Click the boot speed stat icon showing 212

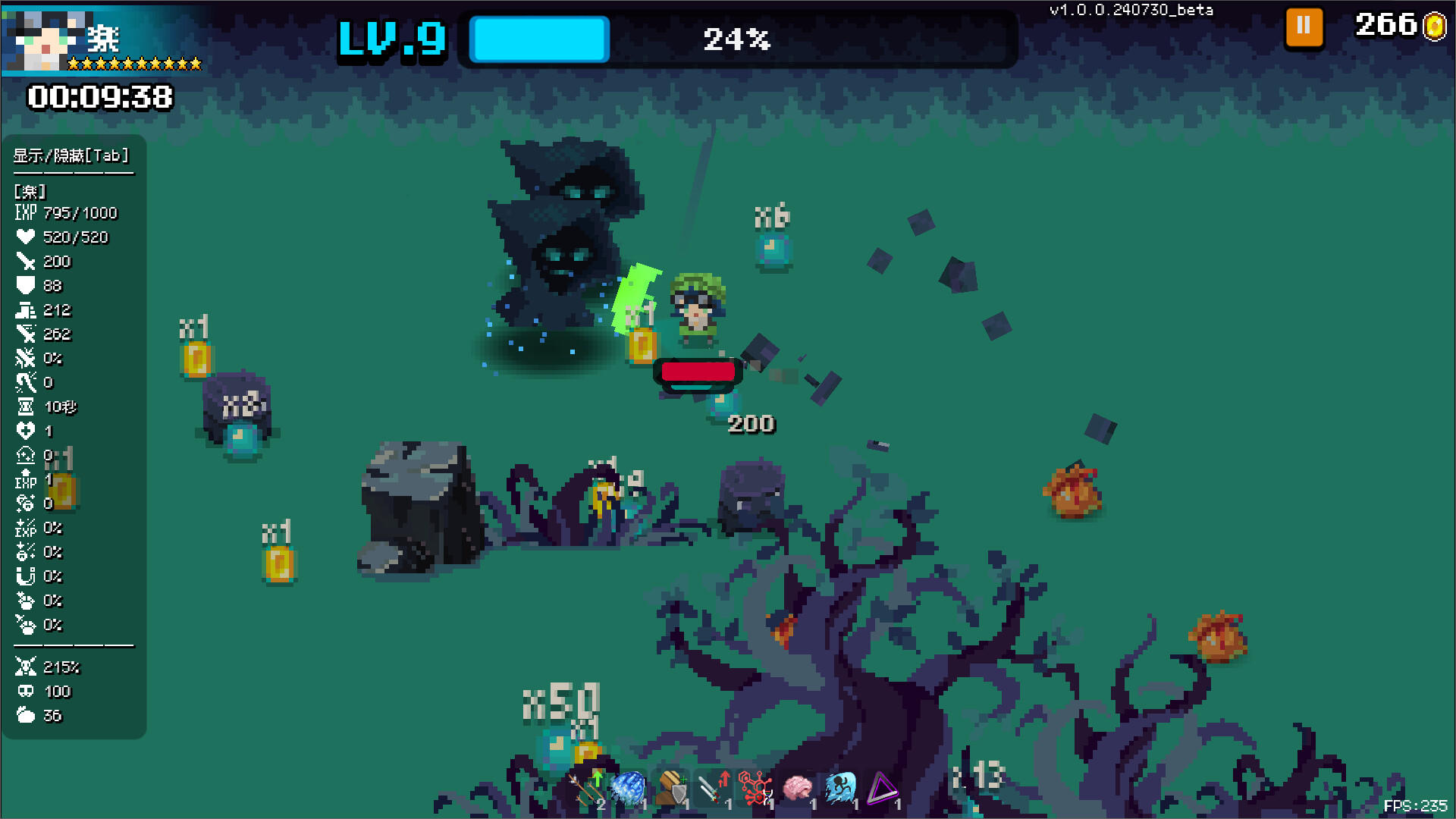[x=27, y=310]
